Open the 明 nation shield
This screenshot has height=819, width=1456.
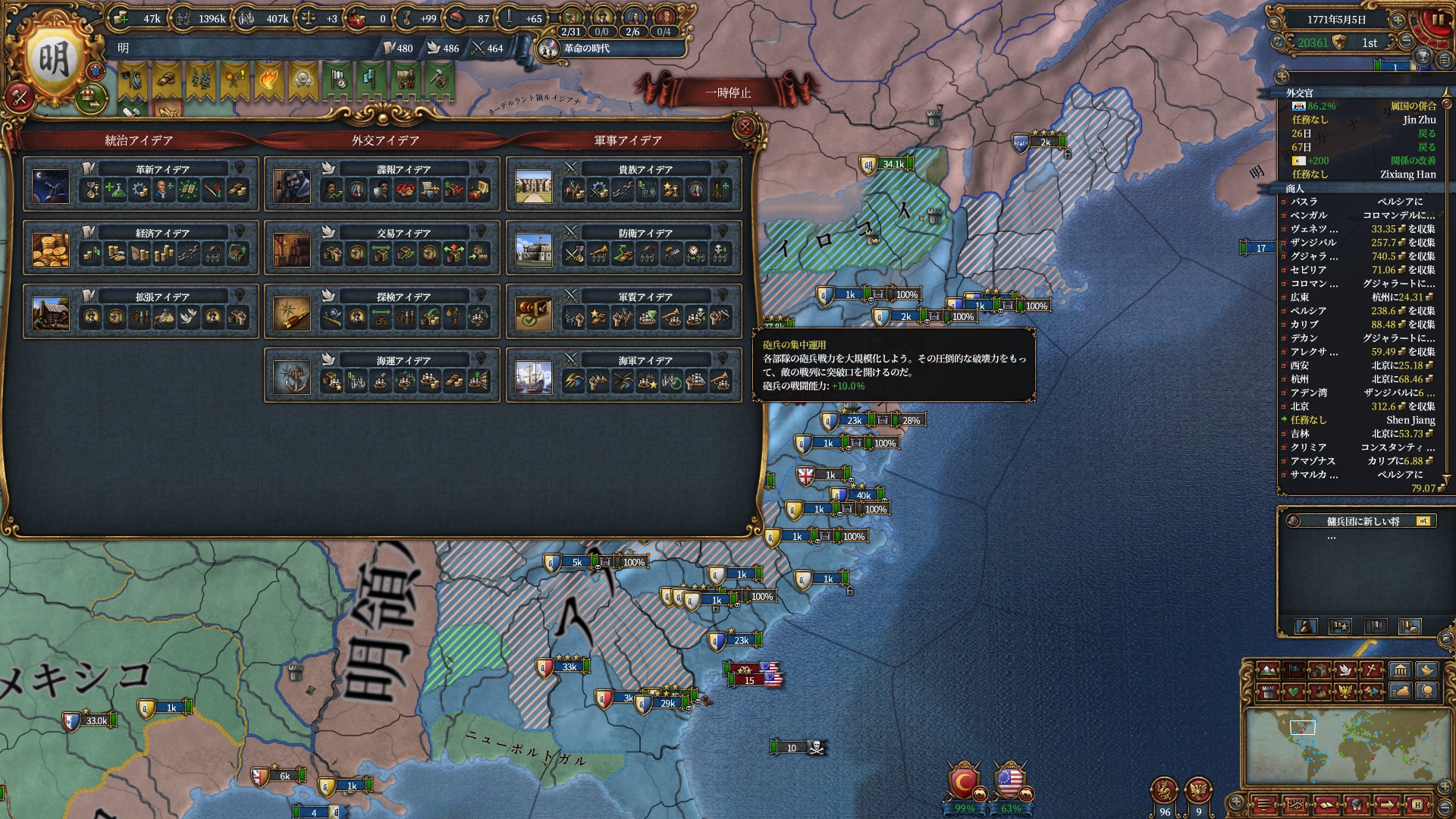53,61
